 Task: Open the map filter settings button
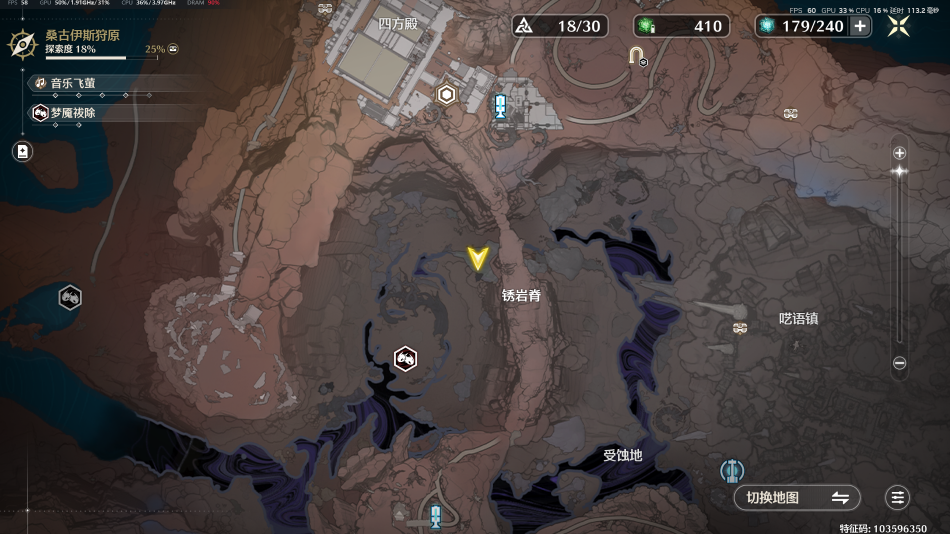[x=898, y=497]
